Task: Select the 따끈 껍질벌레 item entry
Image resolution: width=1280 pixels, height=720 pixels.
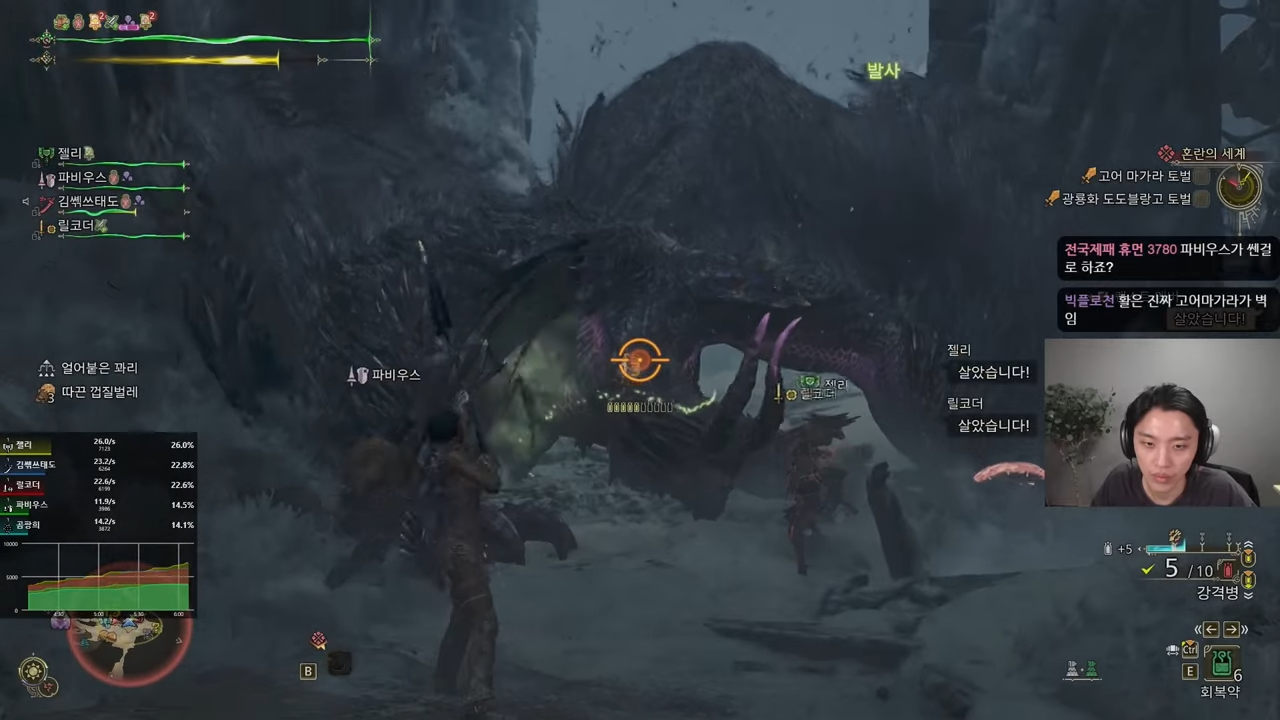Action: pos(98,392)
